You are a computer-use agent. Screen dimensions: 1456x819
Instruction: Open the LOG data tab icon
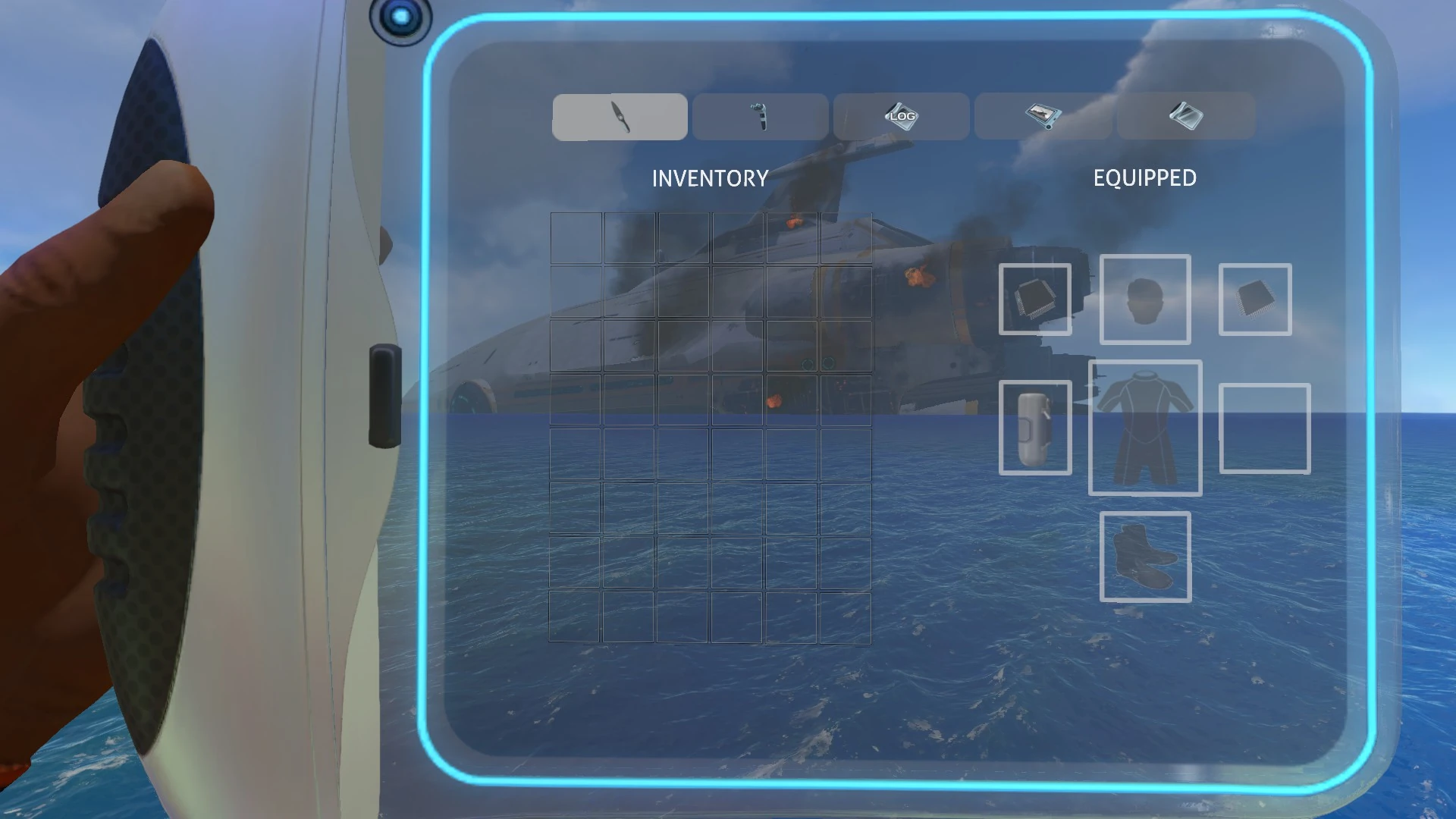click(900, 115)
